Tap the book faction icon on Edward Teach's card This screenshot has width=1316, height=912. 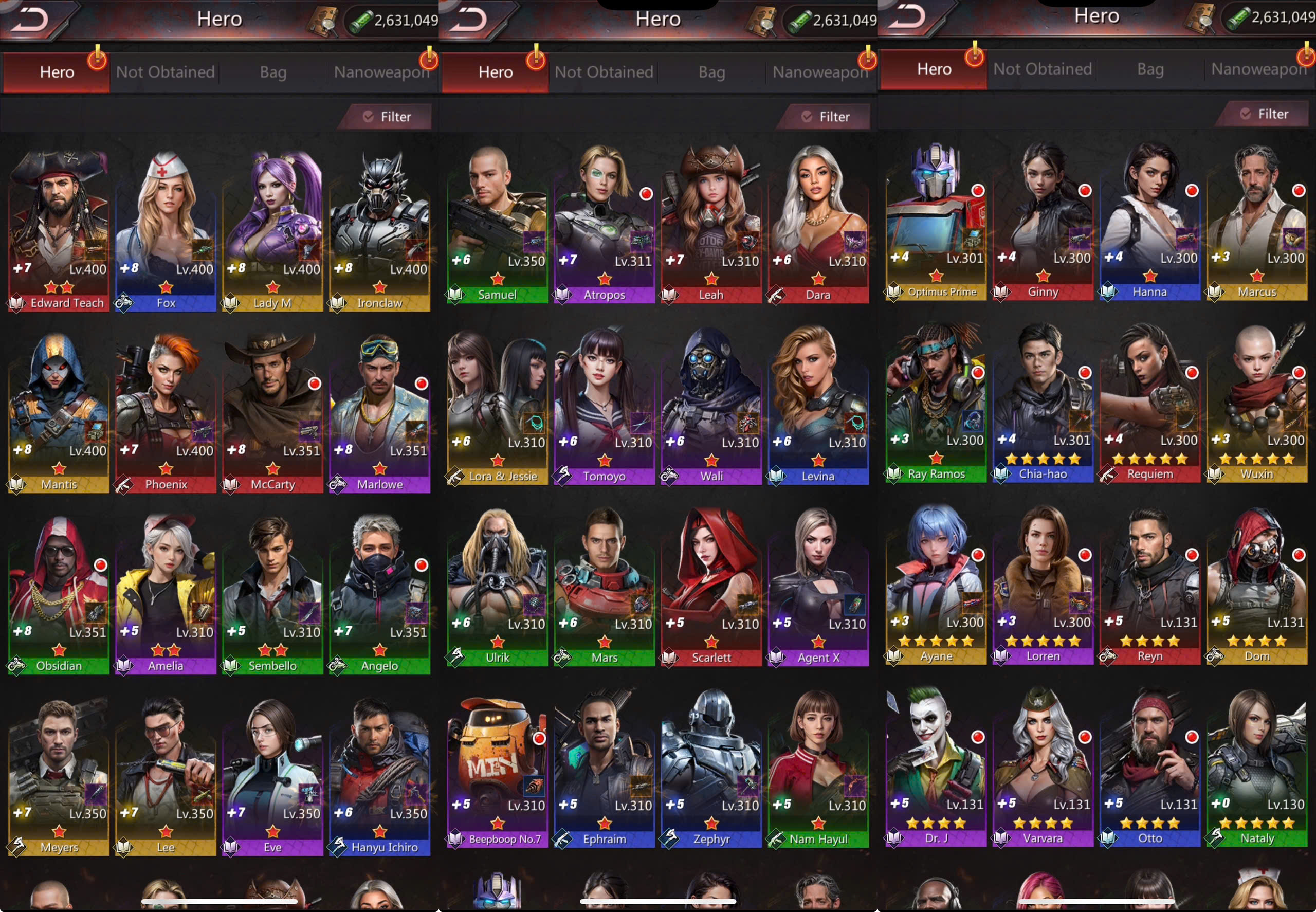[x=17, y=303]
